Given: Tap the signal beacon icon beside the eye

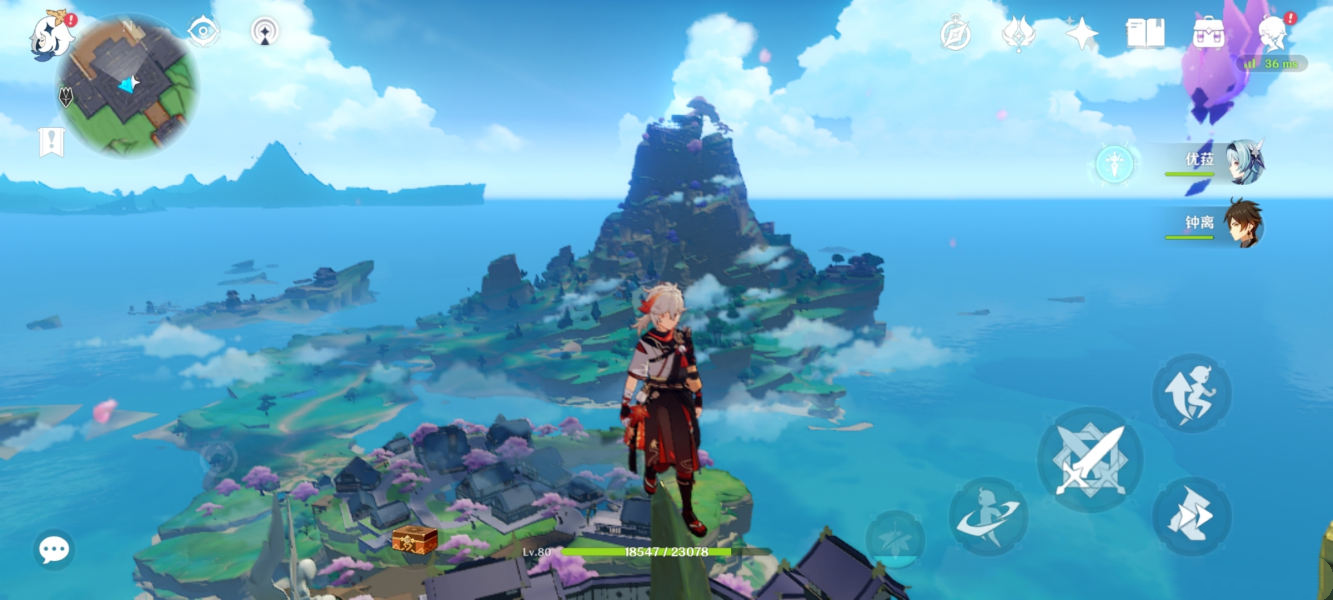Looking at the screenshot, I should tap(264, 31).
